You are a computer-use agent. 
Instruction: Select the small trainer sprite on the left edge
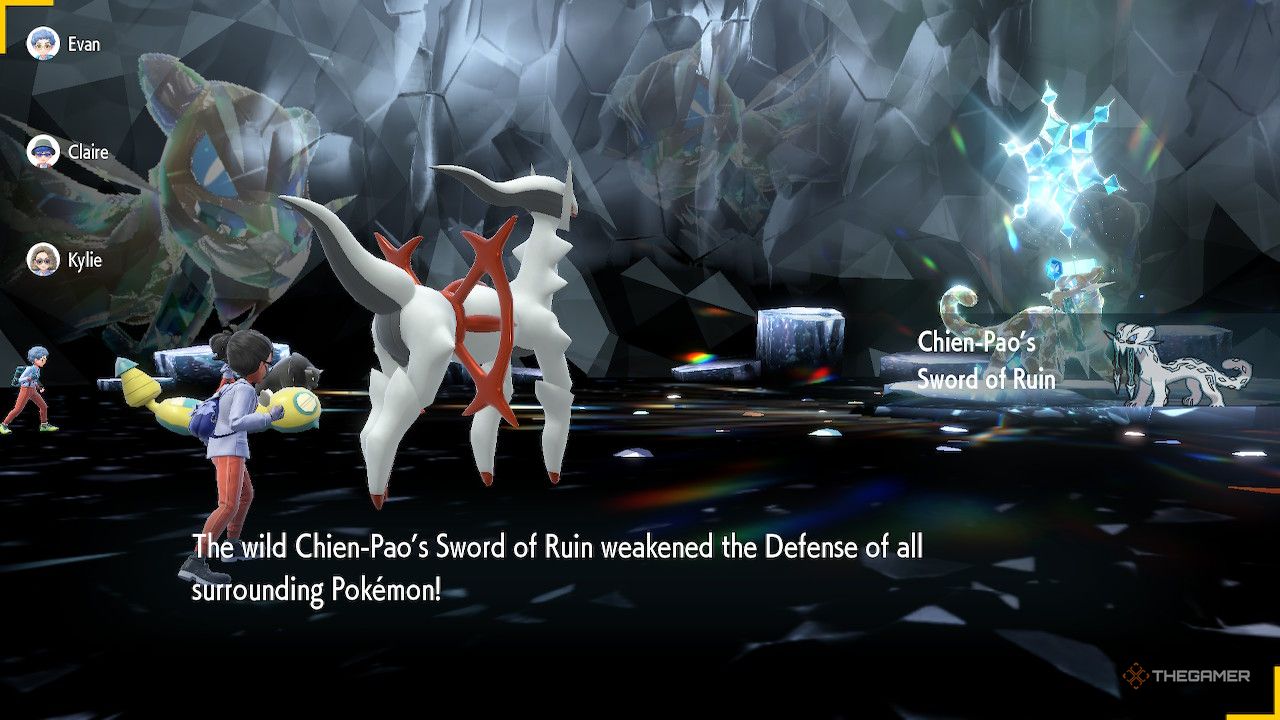(x=32, y=390)
